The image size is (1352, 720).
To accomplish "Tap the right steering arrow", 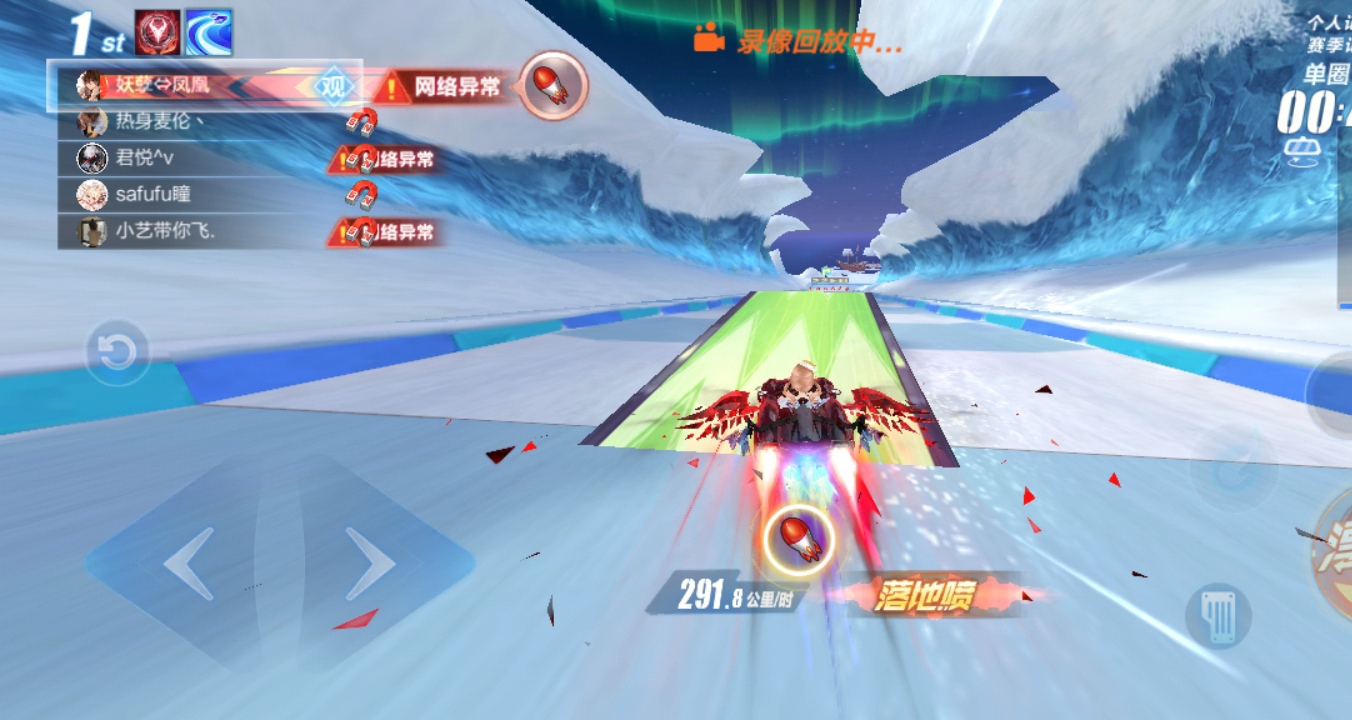I will pos(368,565).
